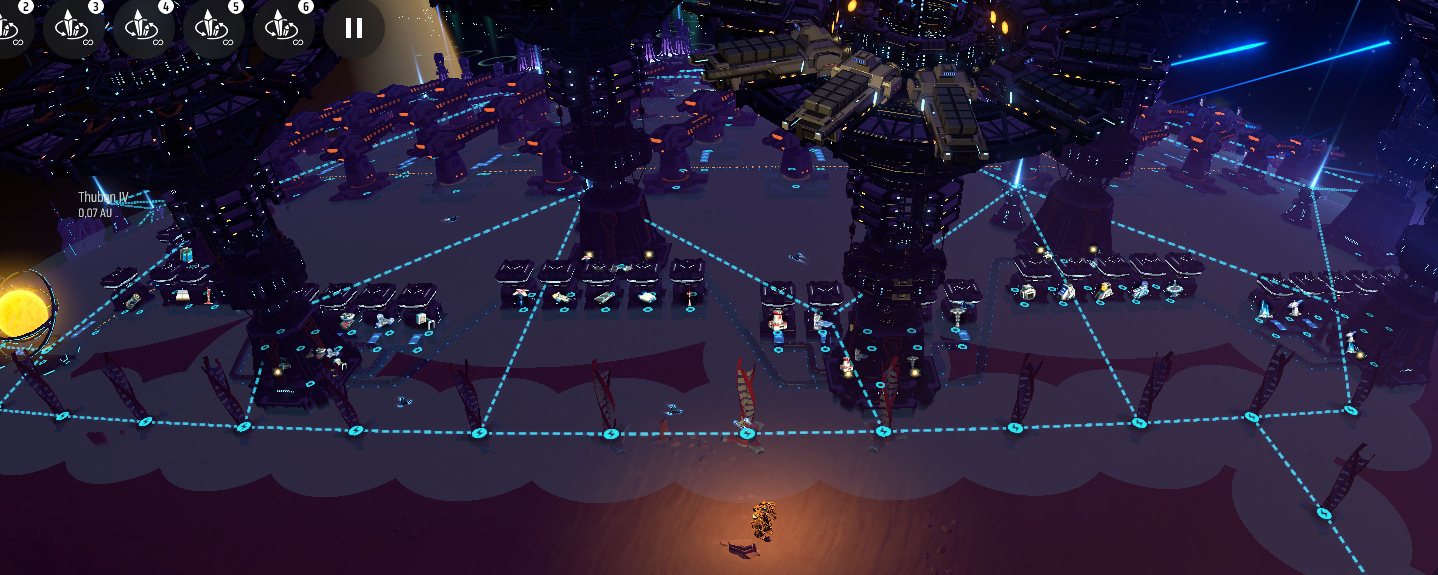The height and width of the screenshot is (575, 1438).
Task: Pause with the pause button
Action: (353, 27)
